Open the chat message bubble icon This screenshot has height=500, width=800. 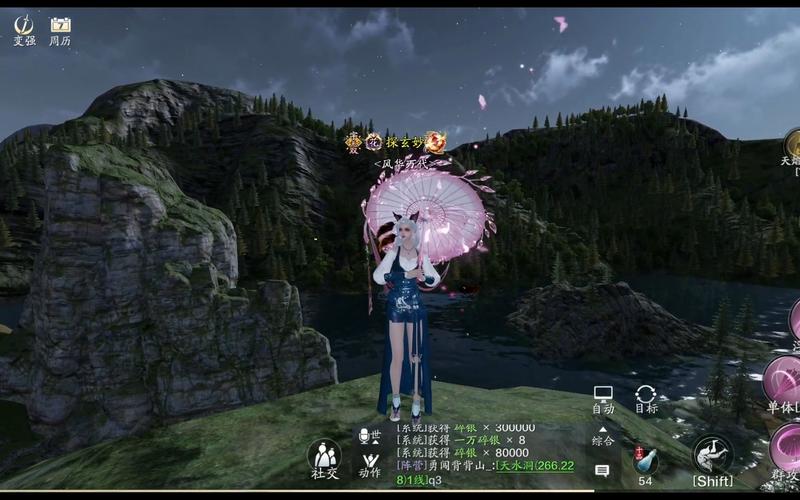coord(602,470)
